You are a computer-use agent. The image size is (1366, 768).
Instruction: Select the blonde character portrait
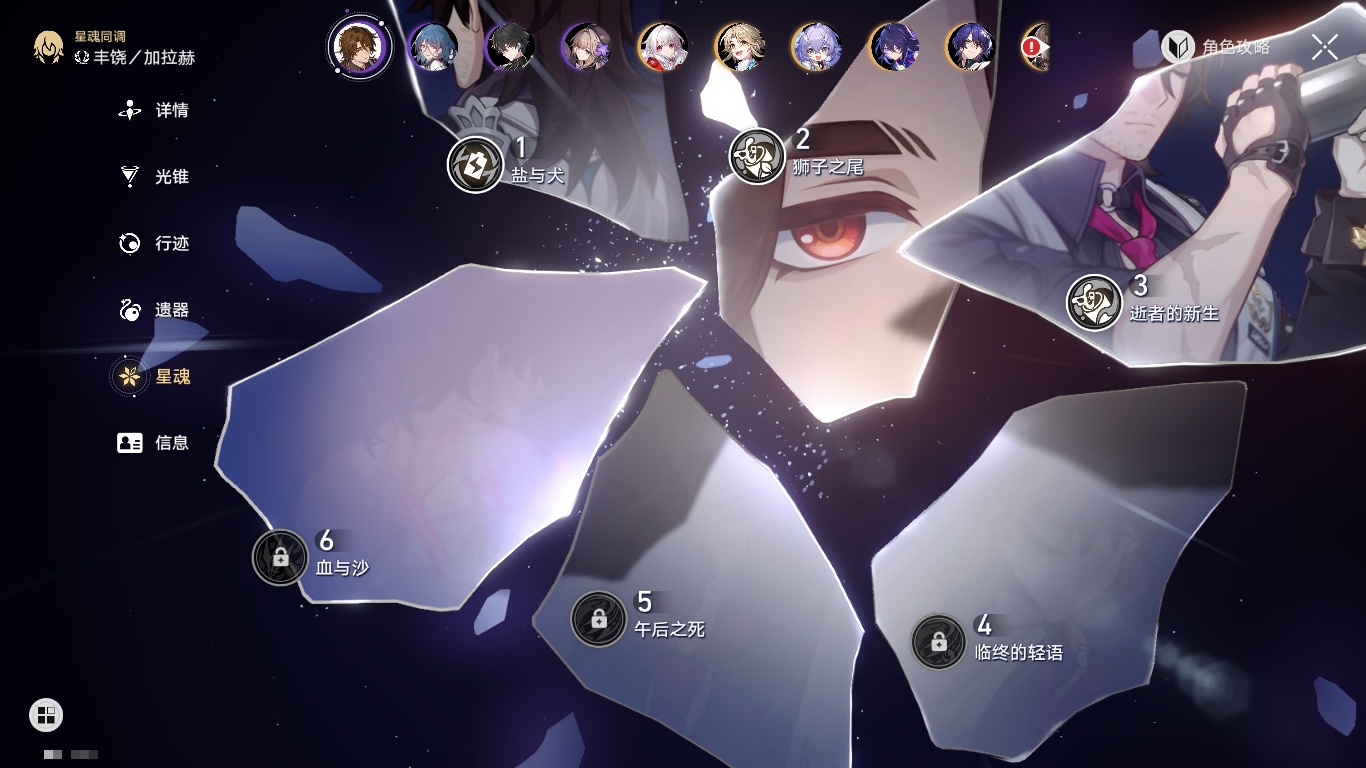pyautogui.click(x=741, y=47)
